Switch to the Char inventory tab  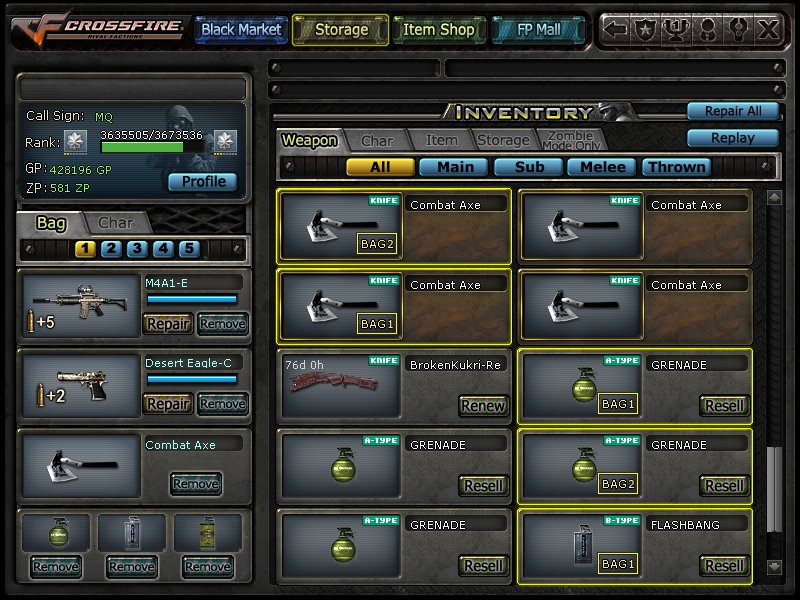coord(377,141)
